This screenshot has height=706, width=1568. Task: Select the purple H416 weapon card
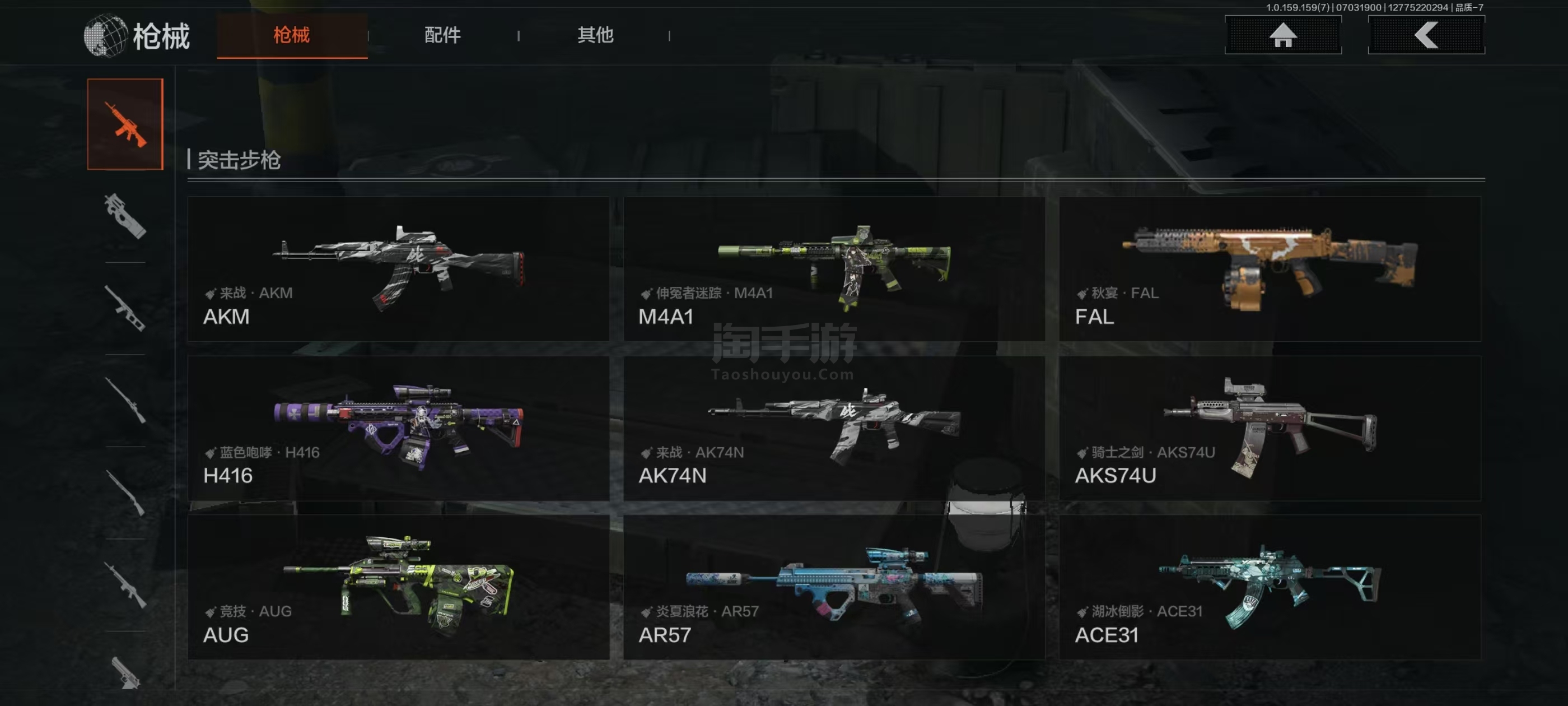tap(398, 428)
